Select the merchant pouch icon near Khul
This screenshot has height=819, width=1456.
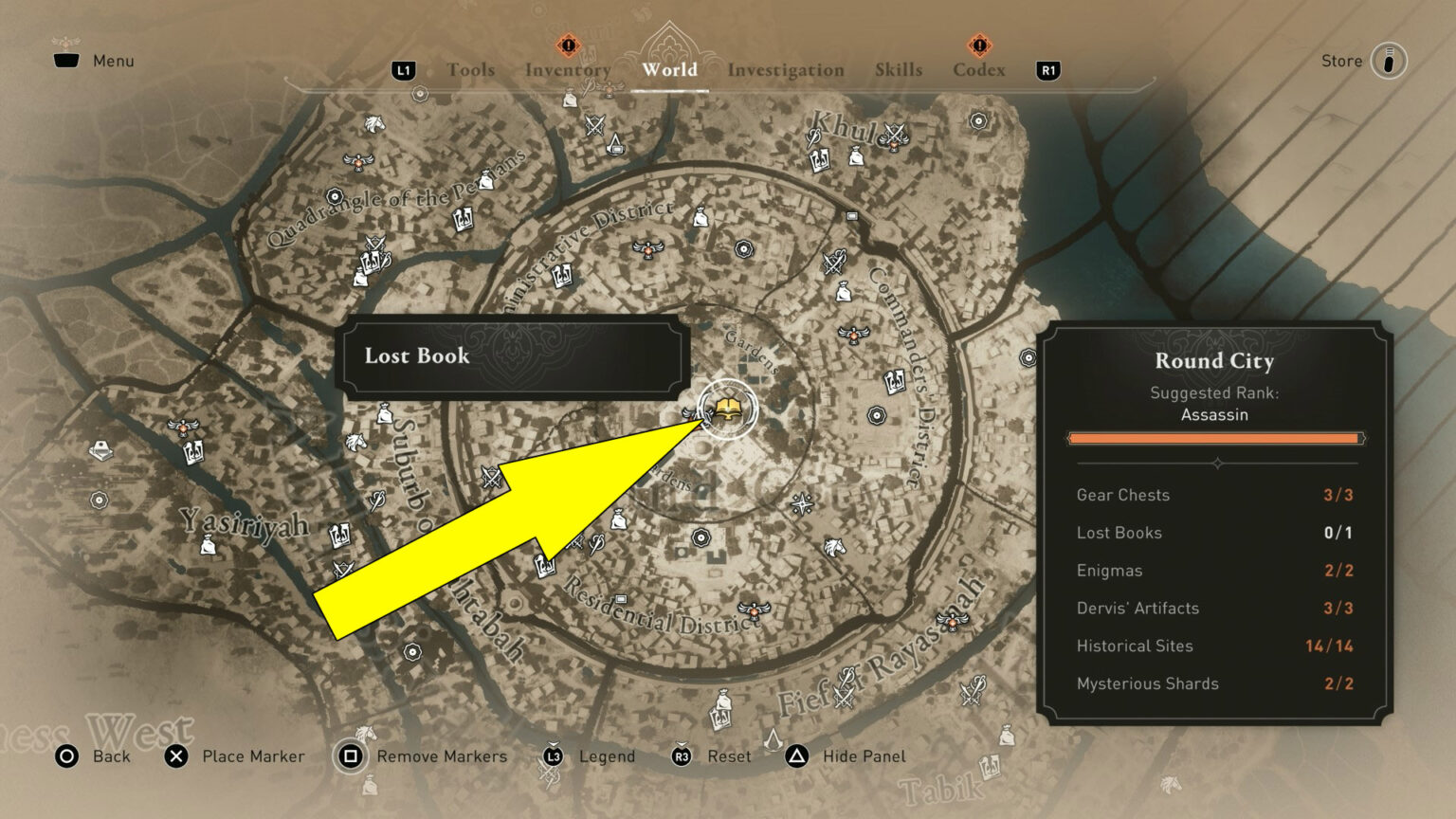[856, 157]
